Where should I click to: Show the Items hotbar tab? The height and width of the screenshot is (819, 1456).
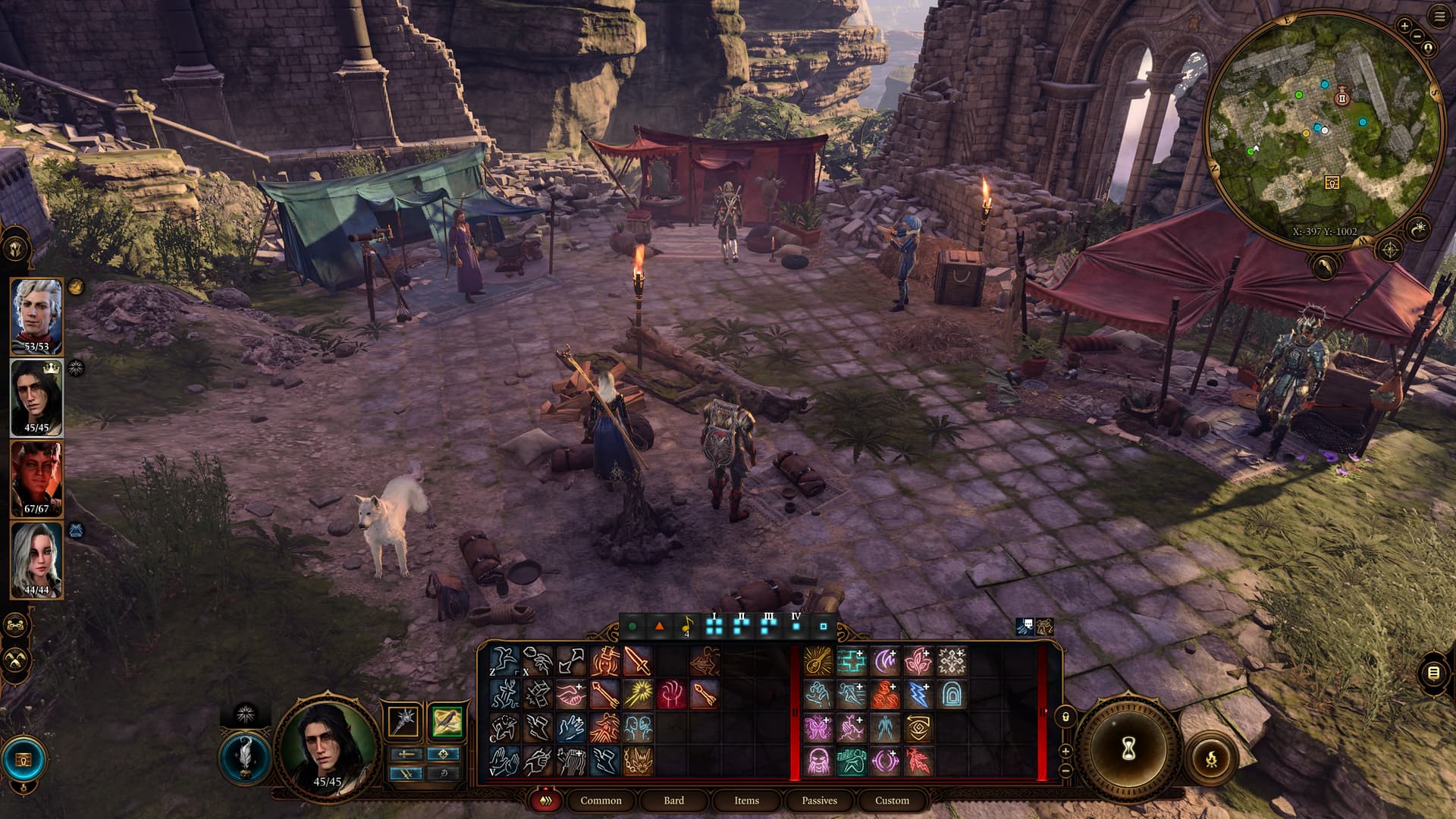[746, 800]
